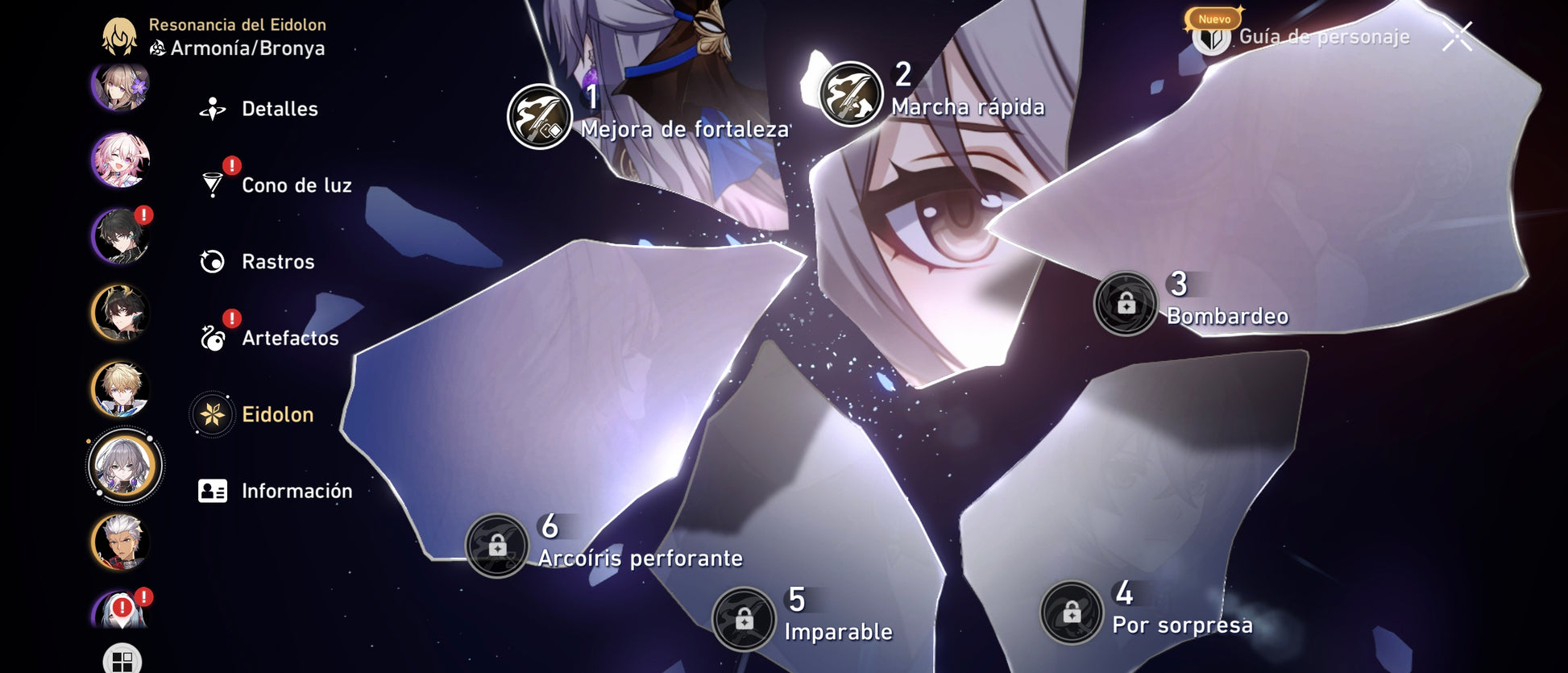The image size is (1568, 673).
Task: Open the Detalles tab
Action: [278, 109]
